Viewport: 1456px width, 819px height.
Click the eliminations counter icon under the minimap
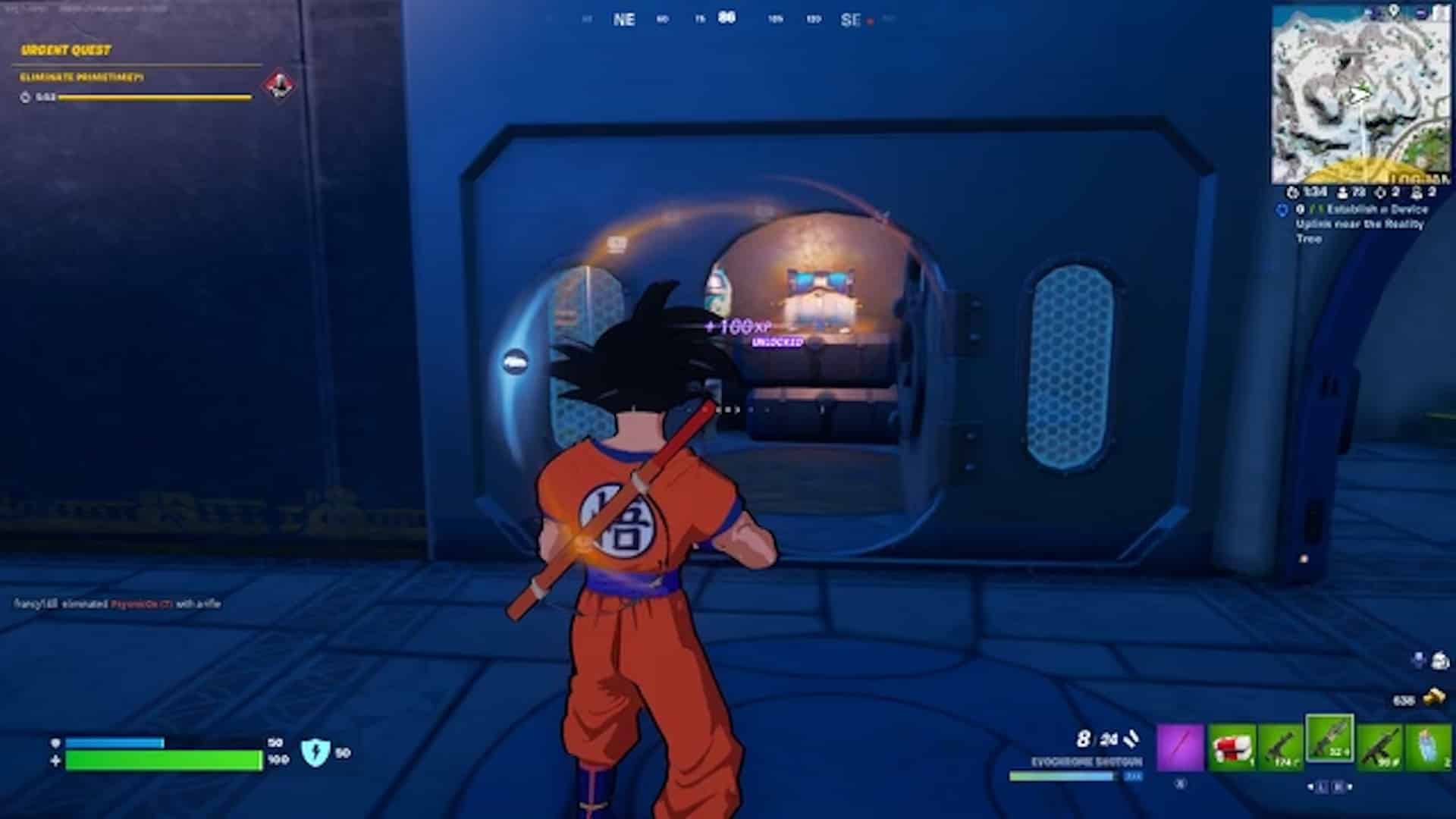pyautogui.click(x=1380, y=192)
